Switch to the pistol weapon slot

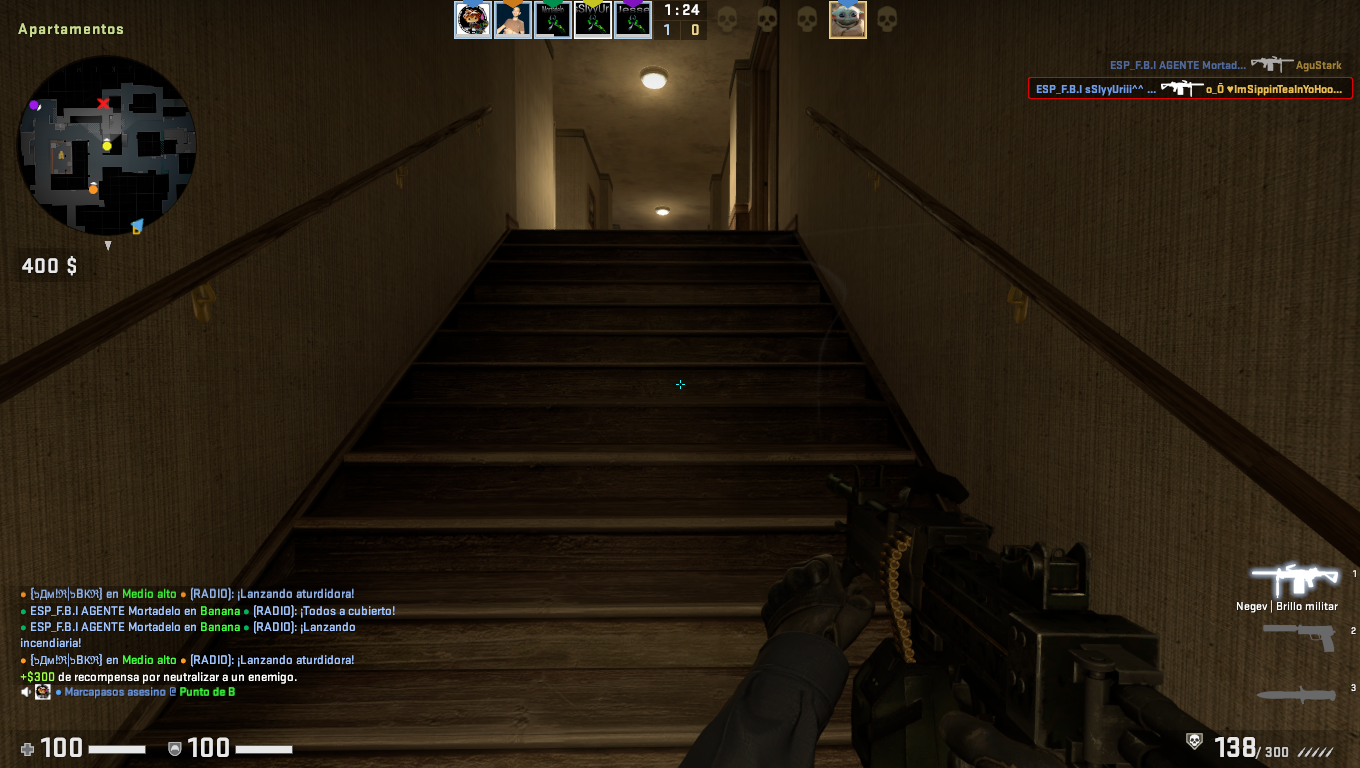[1298, 636]
